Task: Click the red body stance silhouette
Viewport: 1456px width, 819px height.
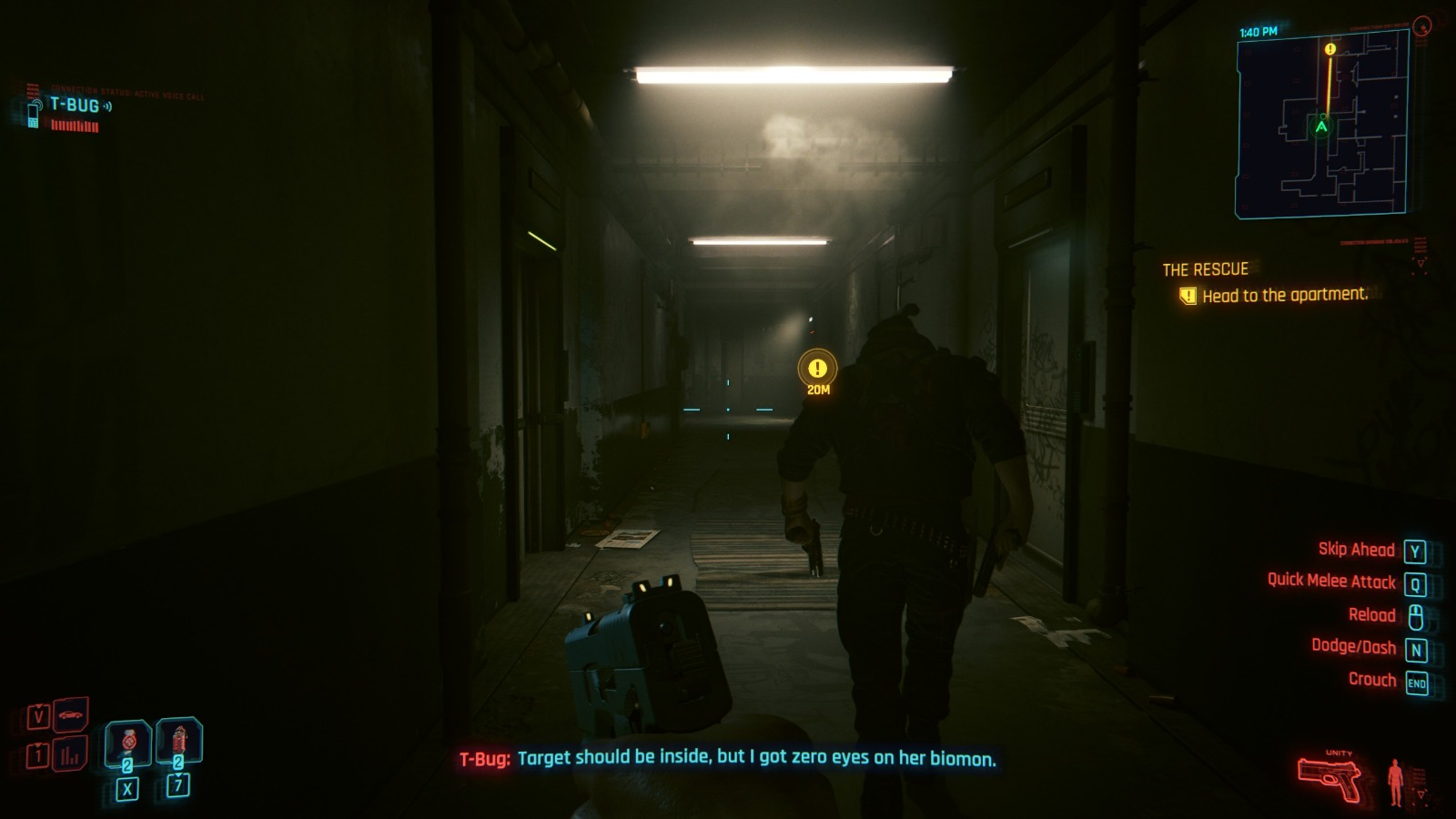Action: click(1395, 781)
